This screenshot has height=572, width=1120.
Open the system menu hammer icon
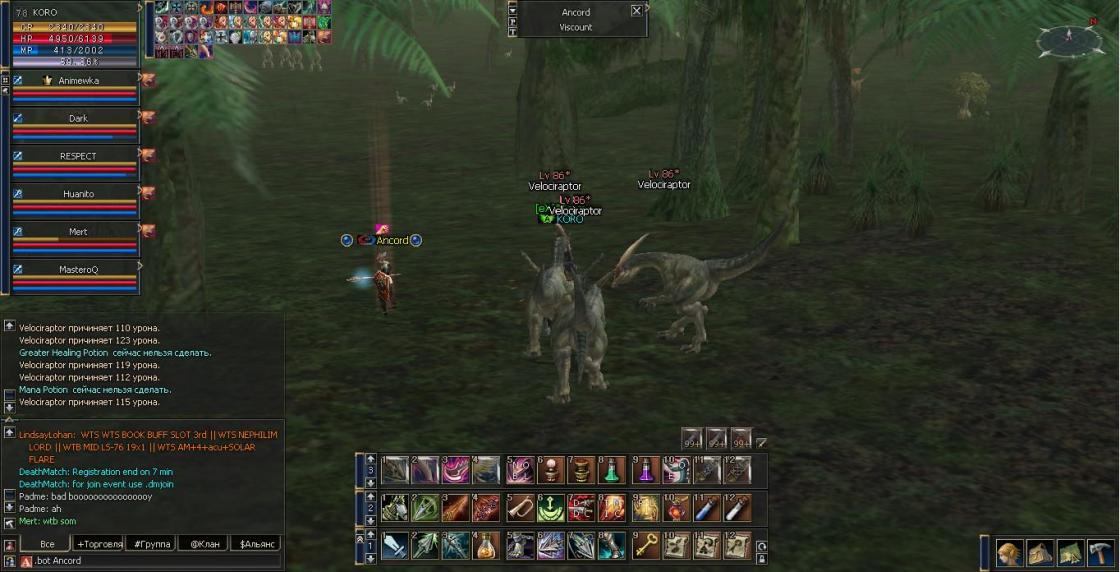(1100, 553)
